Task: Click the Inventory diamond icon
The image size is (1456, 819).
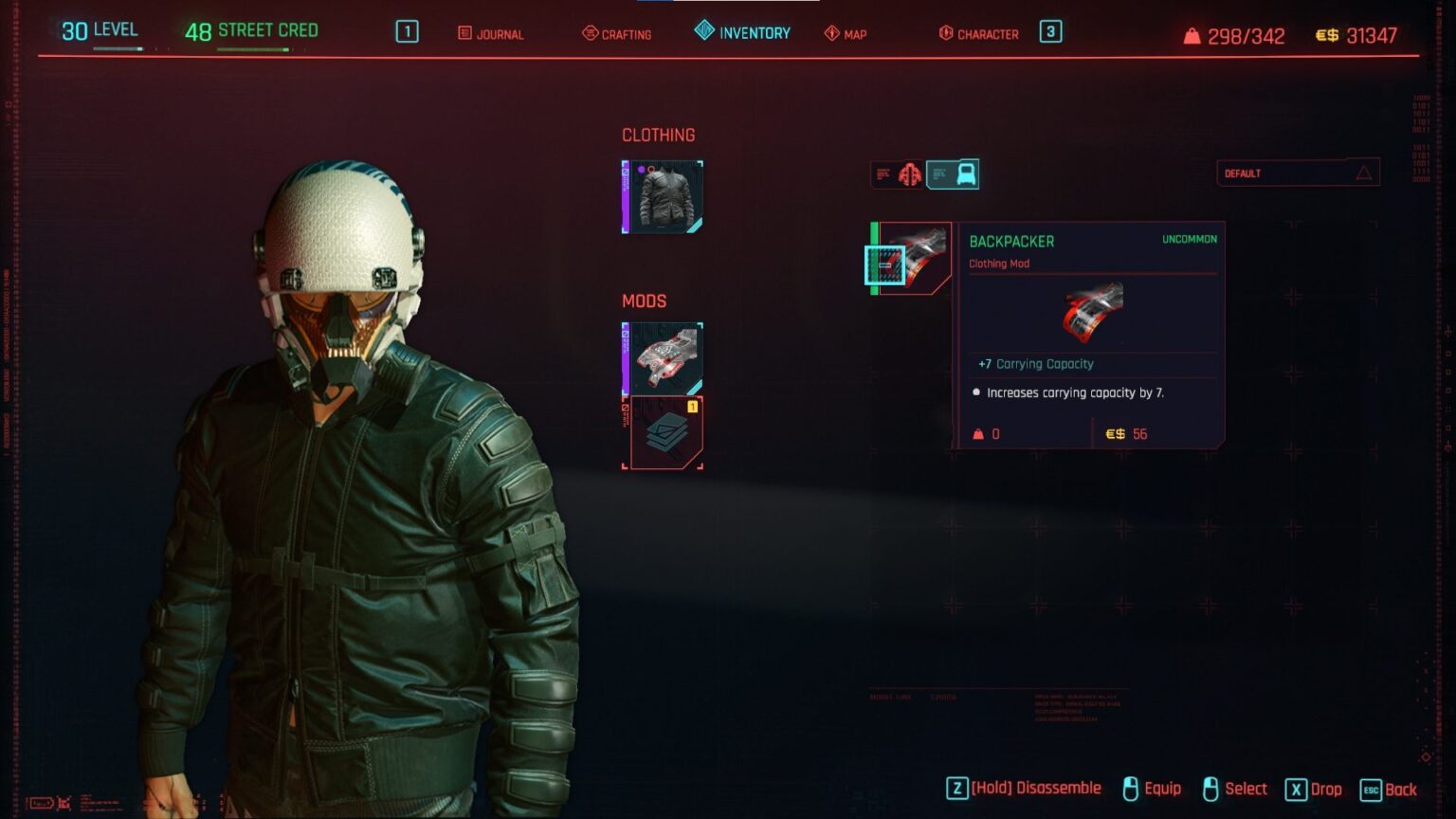Action: [x=704, y=31]
